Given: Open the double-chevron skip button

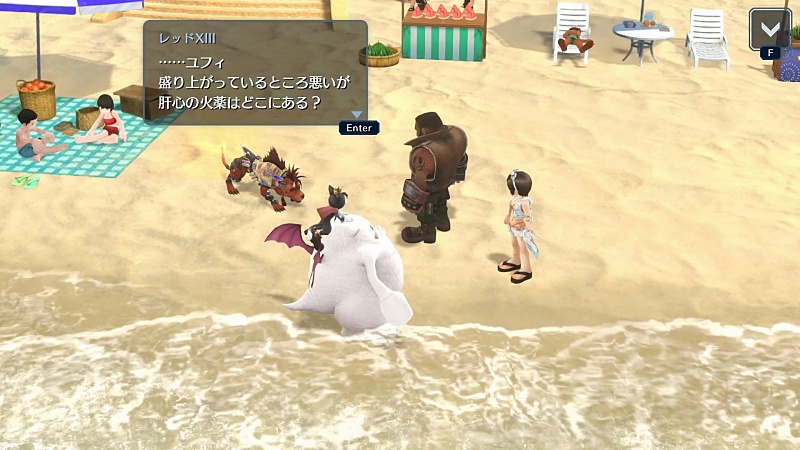Looking at the screenshot, I should pos(769,28).
